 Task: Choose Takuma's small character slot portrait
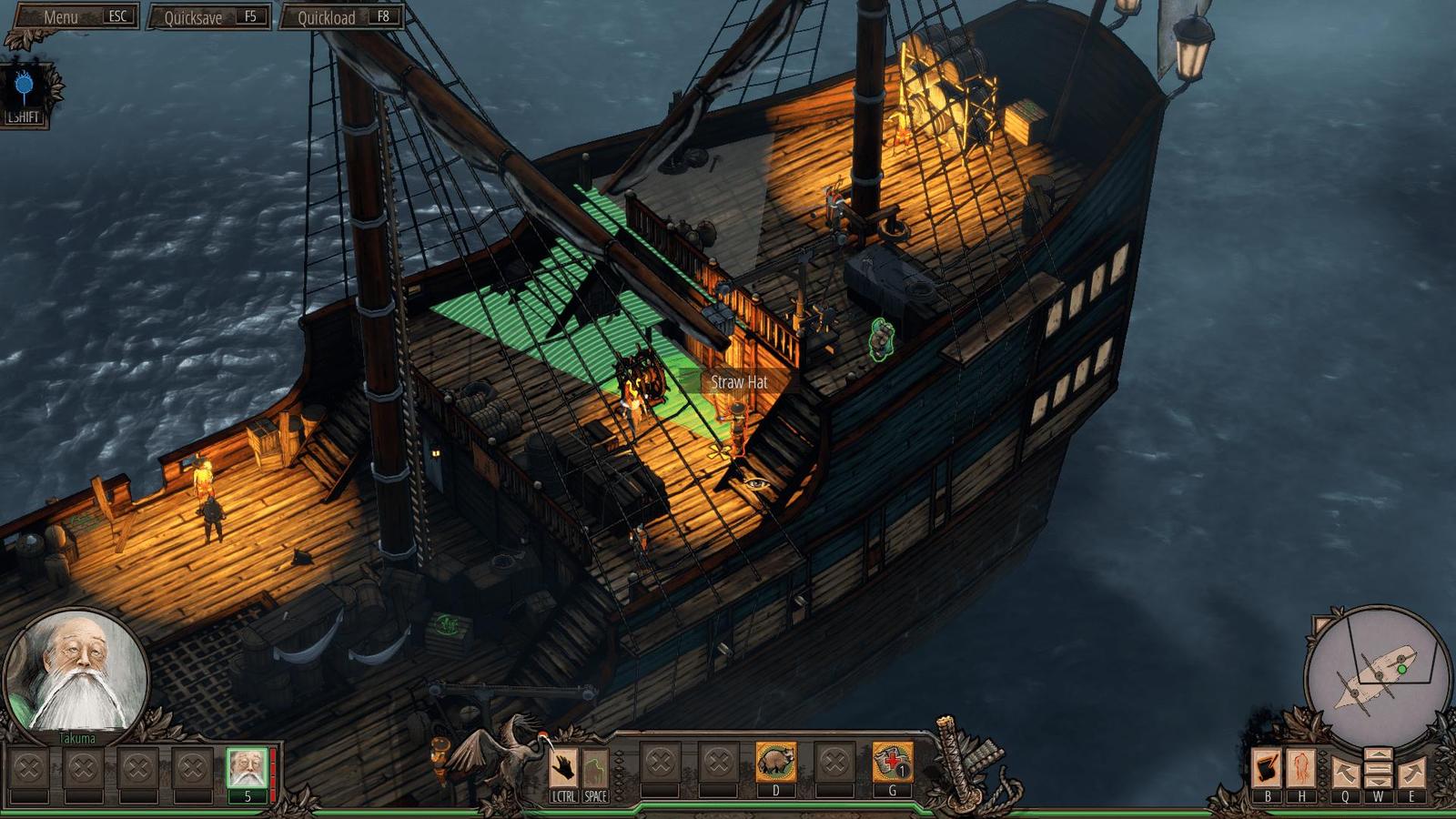point(247,768)
